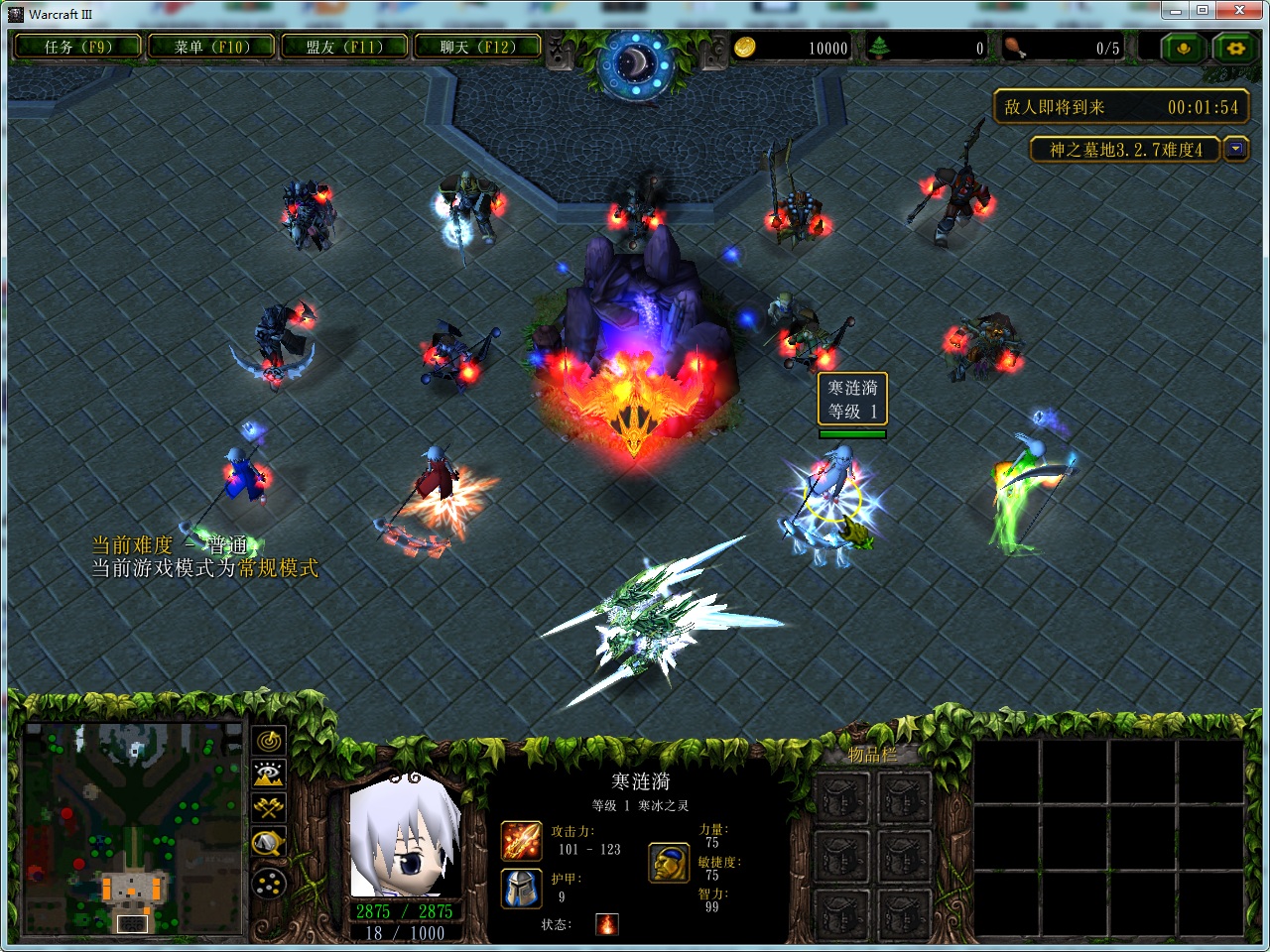Screen dimensions: 1270x952
Task: Click the formation movement dots button
Action: point(269,883)
